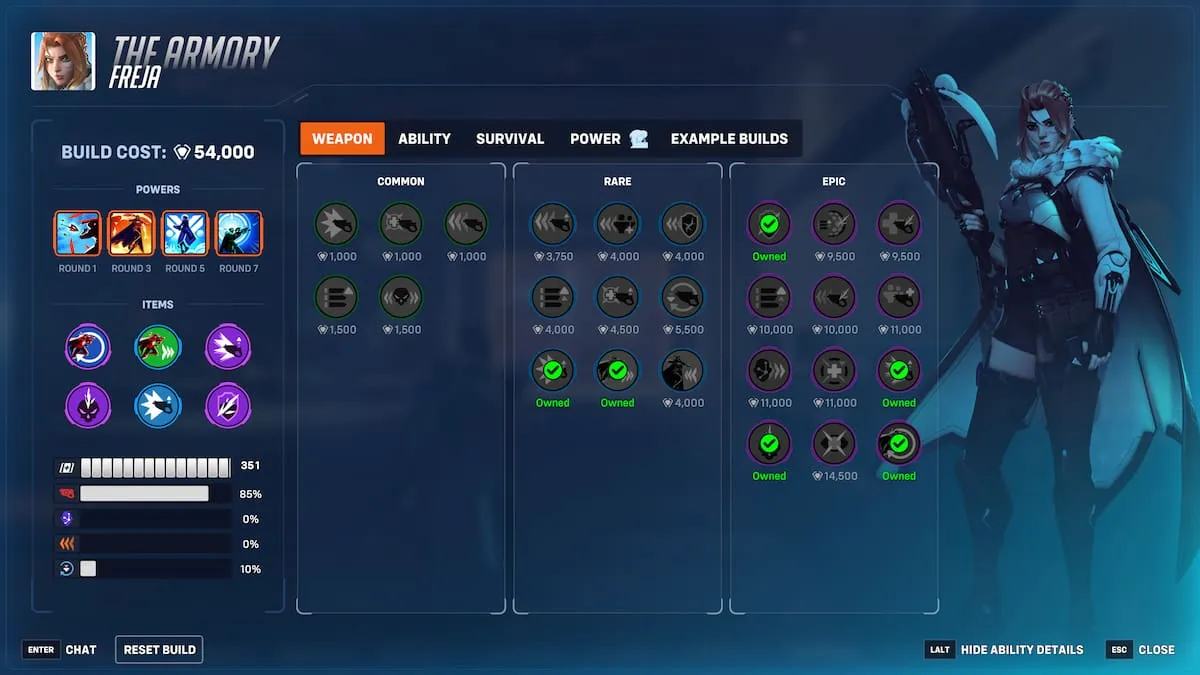Image resolution: width=1200 pixels, height=675 pixels.
Task: Select the Round 3 power icon
Action: [131, 234]
